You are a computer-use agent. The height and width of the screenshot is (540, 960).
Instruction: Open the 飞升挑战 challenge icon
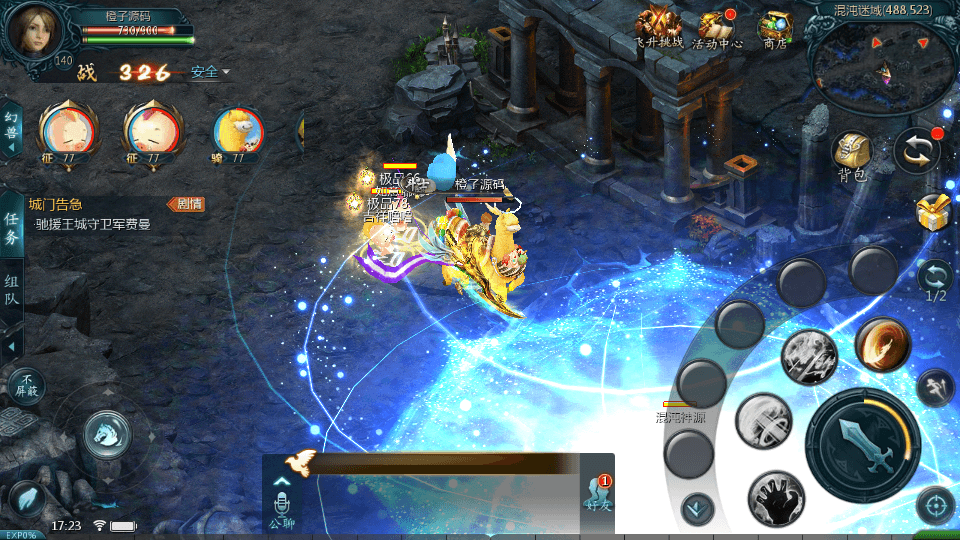(658, 27)
